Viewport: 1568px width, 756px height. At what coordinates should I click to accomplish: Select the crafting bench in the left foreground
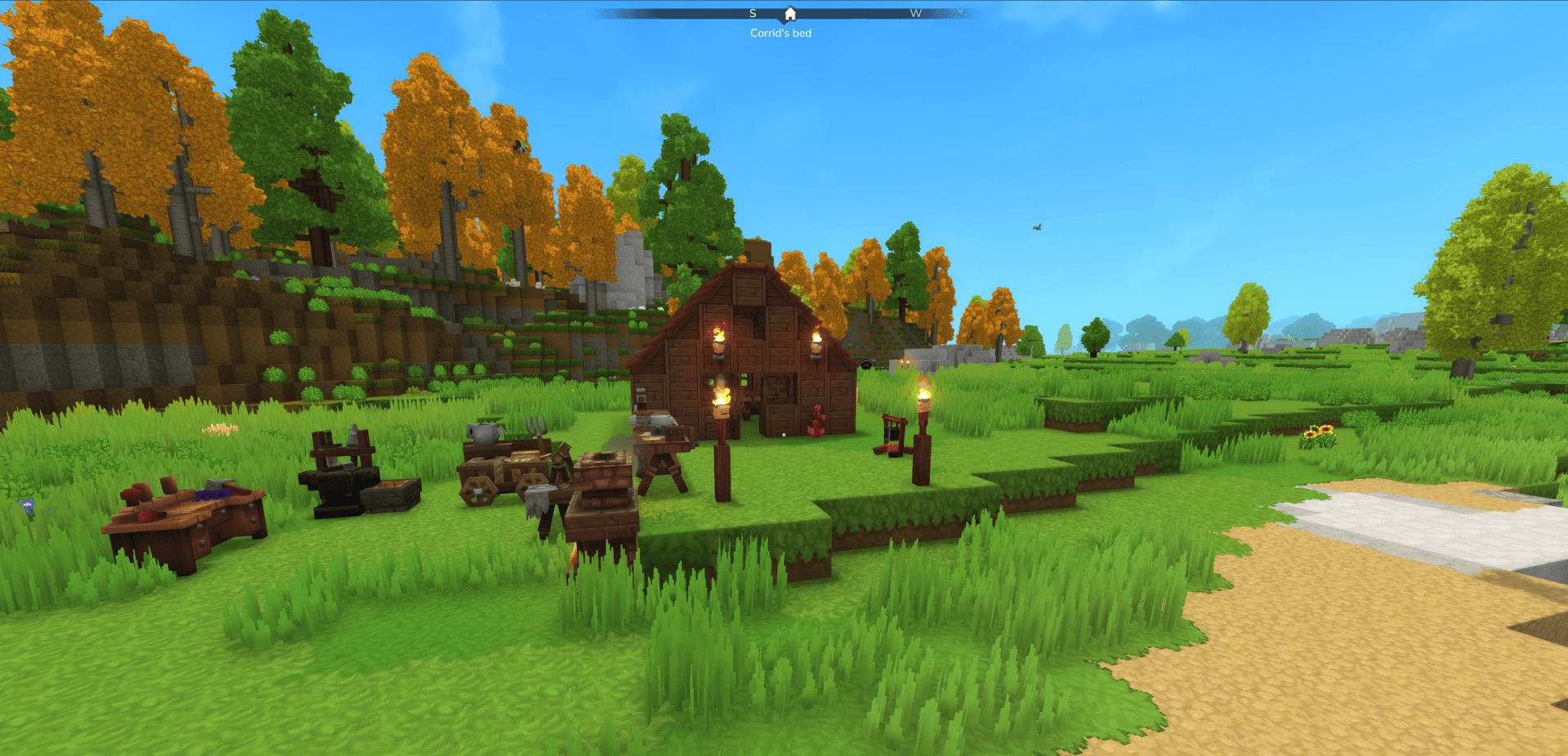pos(184,515)
